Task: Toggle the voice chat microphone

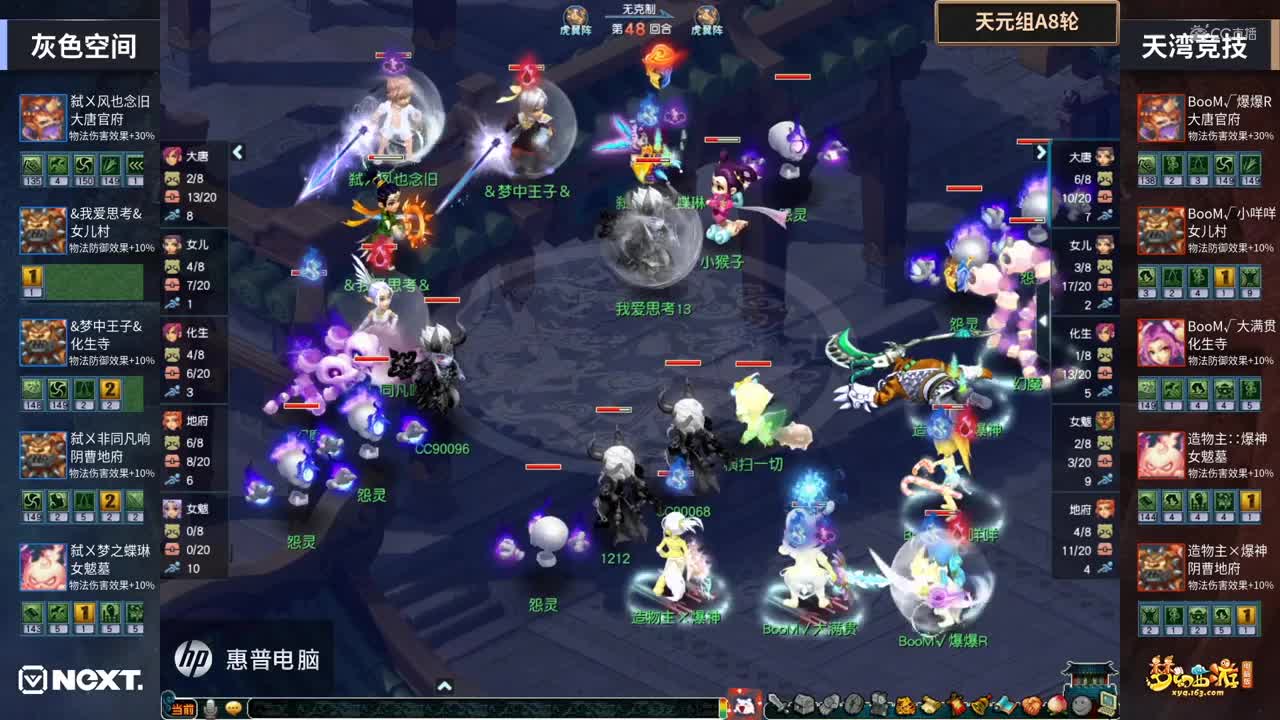Action: point(212,707)
